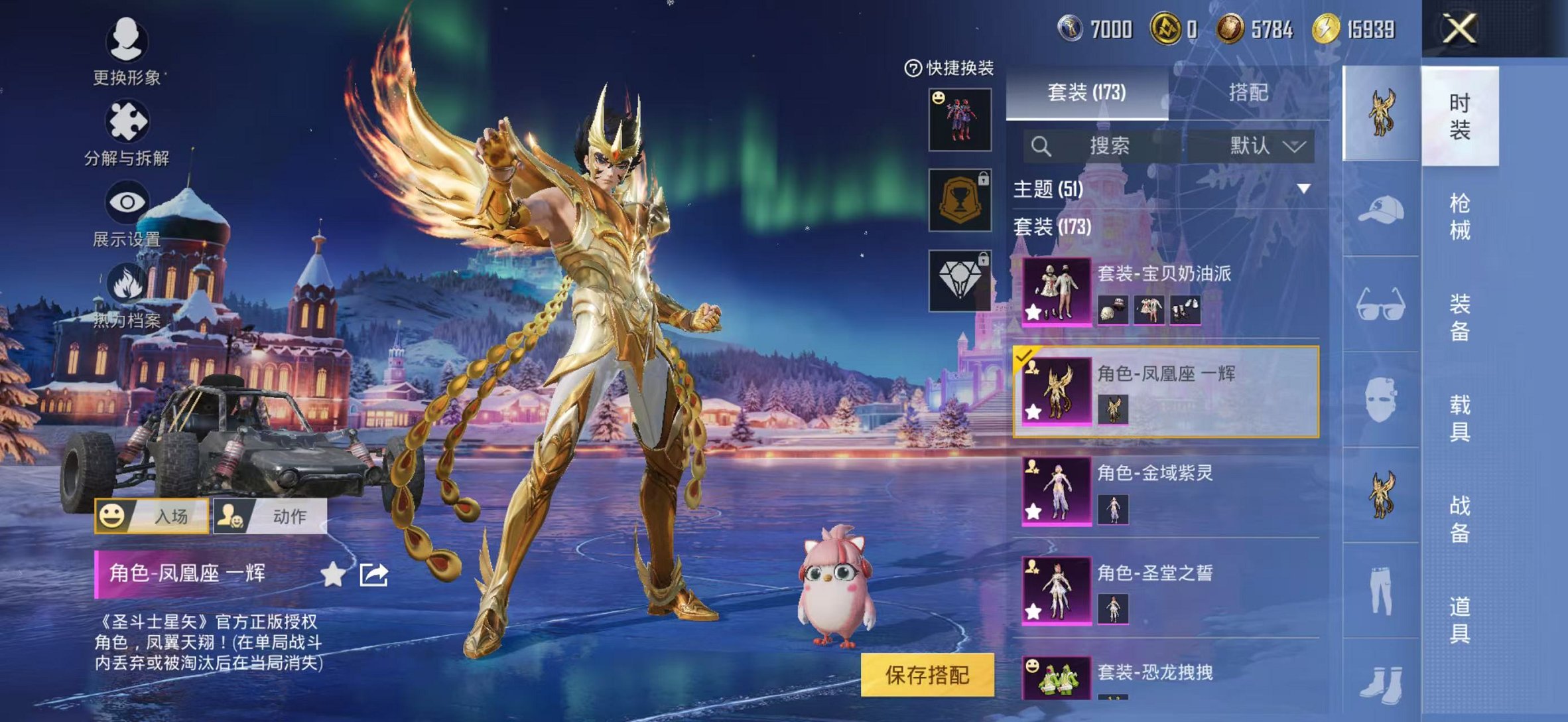The width and height of the screenshot is (1568, 722).
Task: Switch to the 套装 (173) tab
Action: coord(1086,93)
